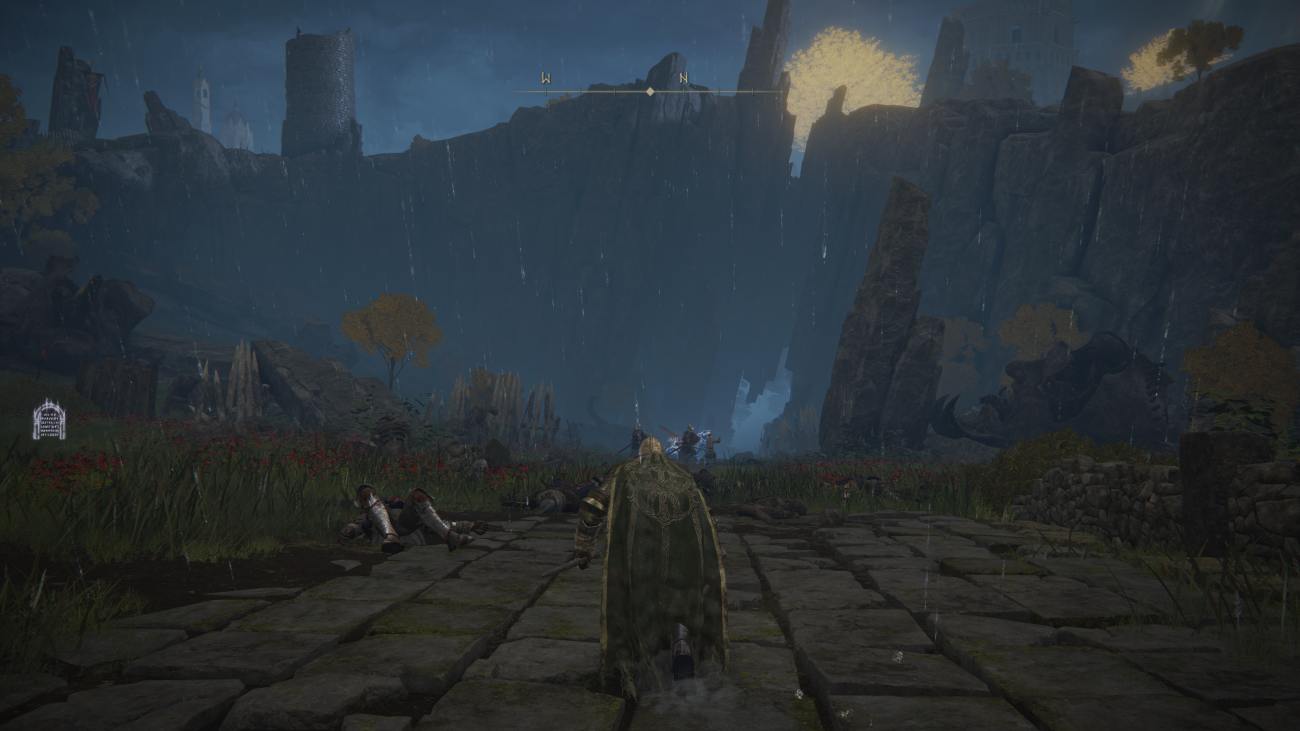Click the compass bar's diamond marker

650,91
